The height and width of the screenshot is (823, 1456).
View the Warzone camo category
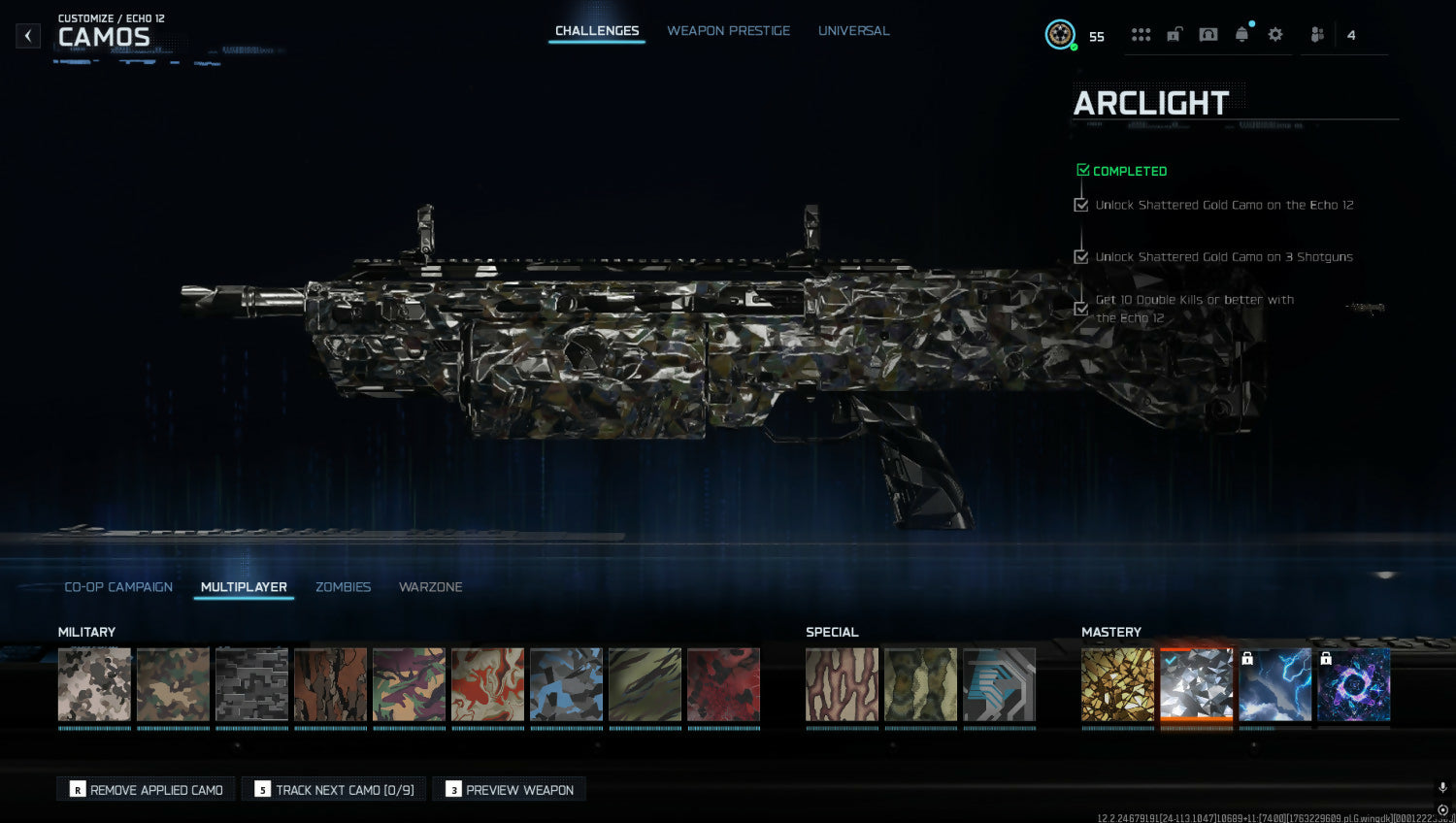click(430, 587)
